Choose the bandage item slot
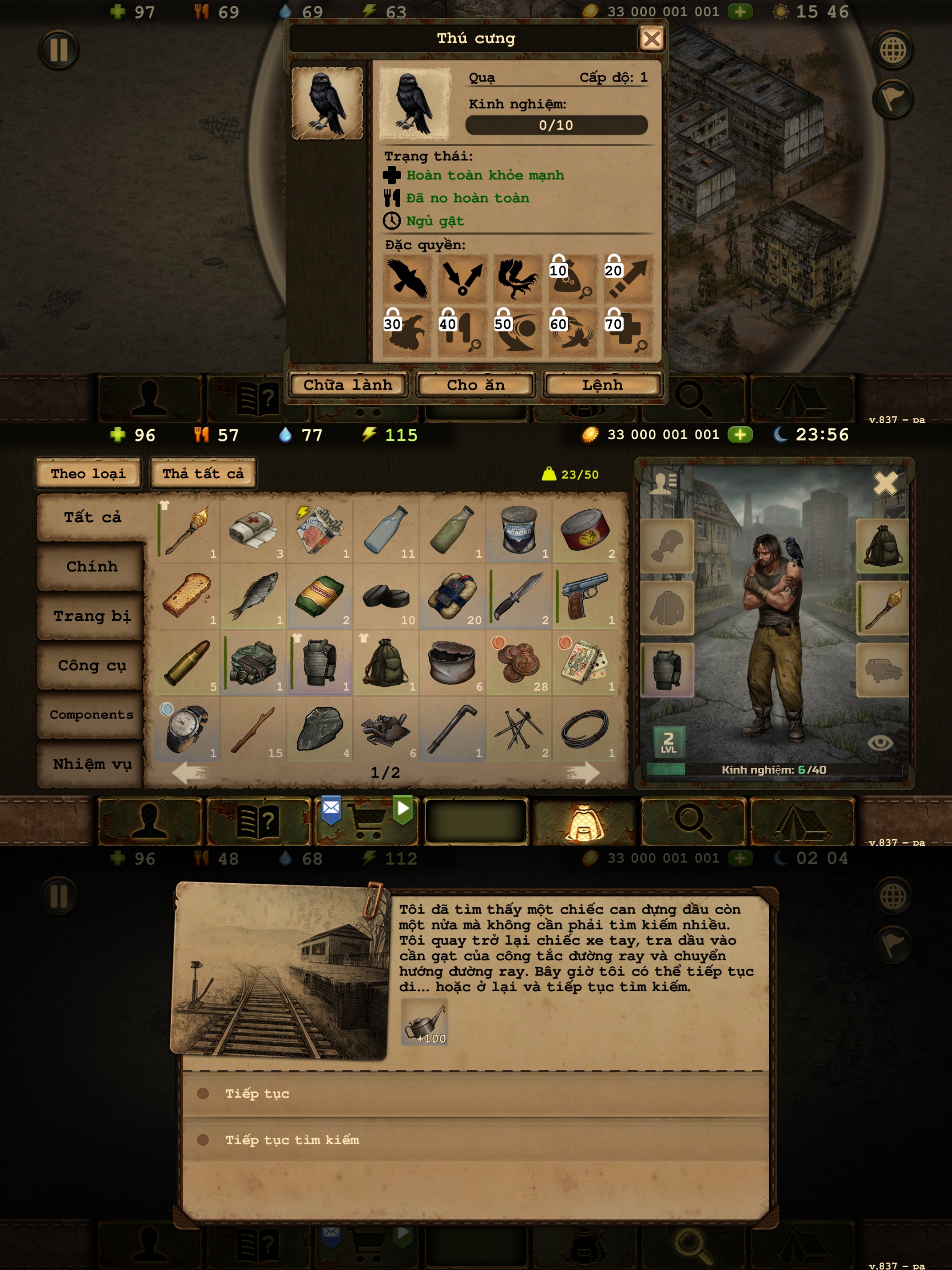952x1270 pixels. coord(253,530)
